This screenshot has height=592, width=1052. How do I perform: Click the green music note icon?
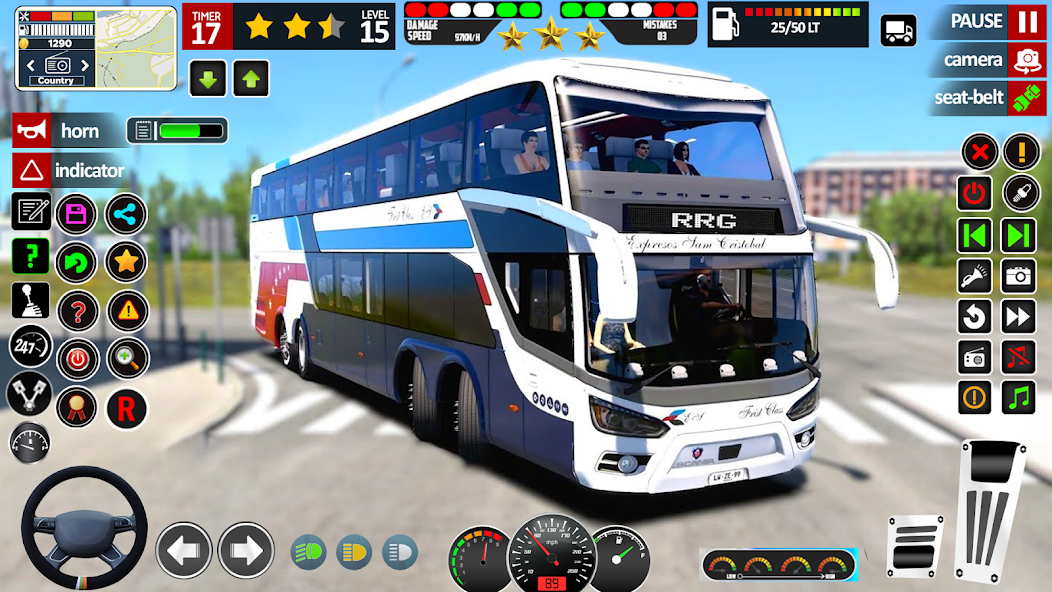tap(1019, 397)
